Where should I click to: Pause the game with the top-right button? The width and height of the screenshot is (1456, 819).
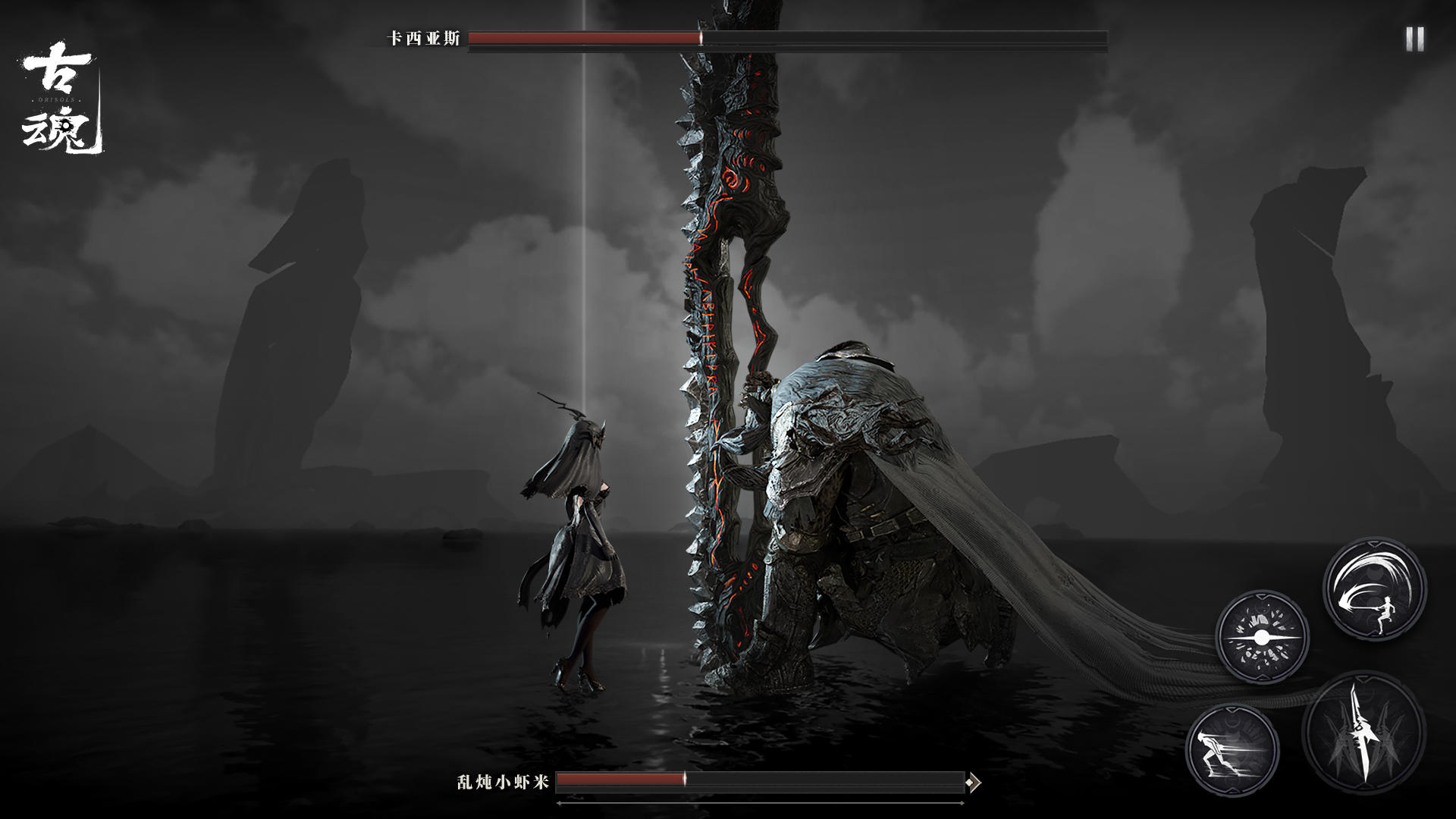pyautogui.click(x=1414, y=39)
